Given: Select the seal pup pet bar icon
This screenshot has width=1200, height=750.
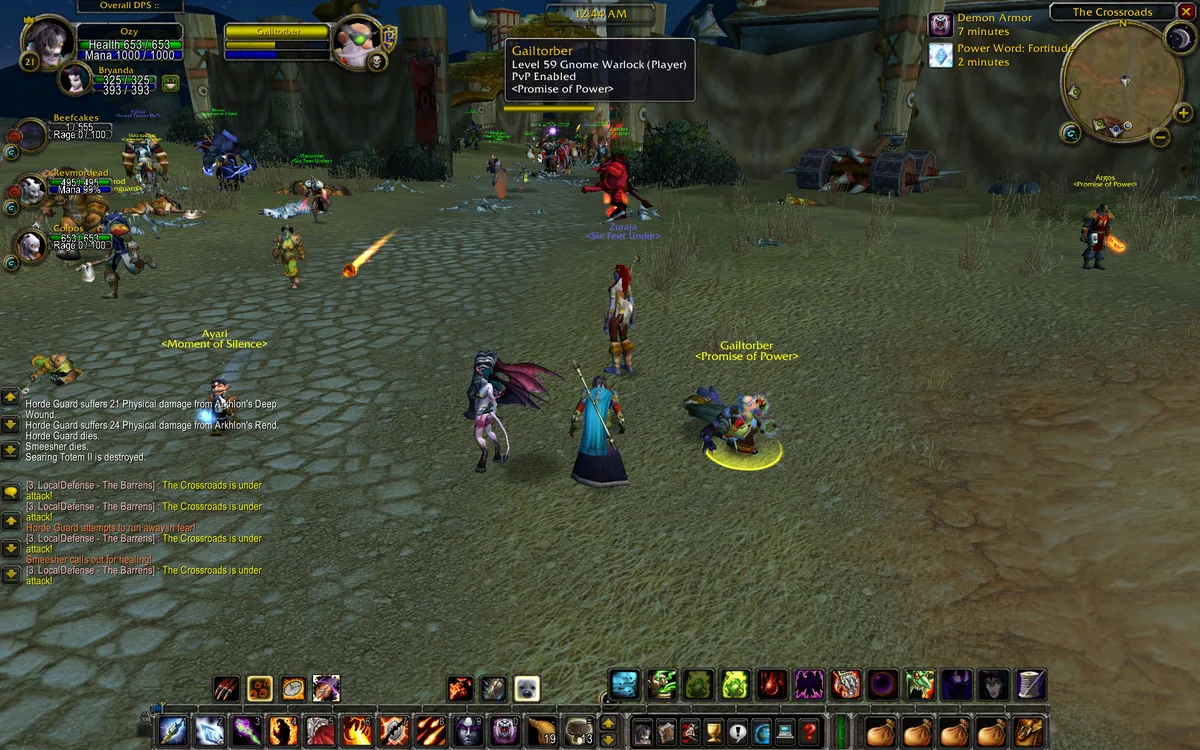Looking at the screenshot, I should 527,688.
